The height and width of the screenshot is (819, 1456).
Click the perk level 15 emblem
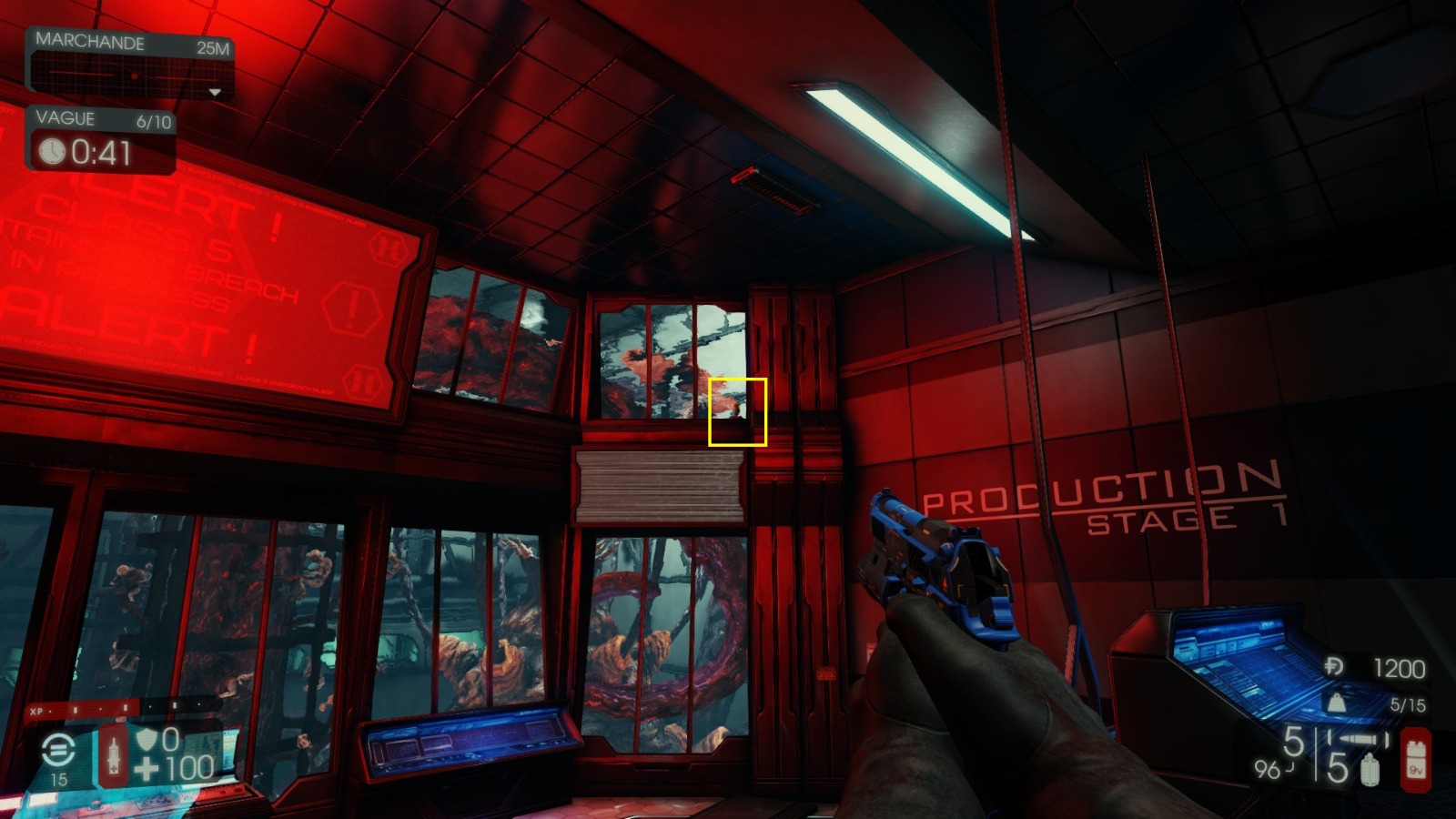pos(57,749)
